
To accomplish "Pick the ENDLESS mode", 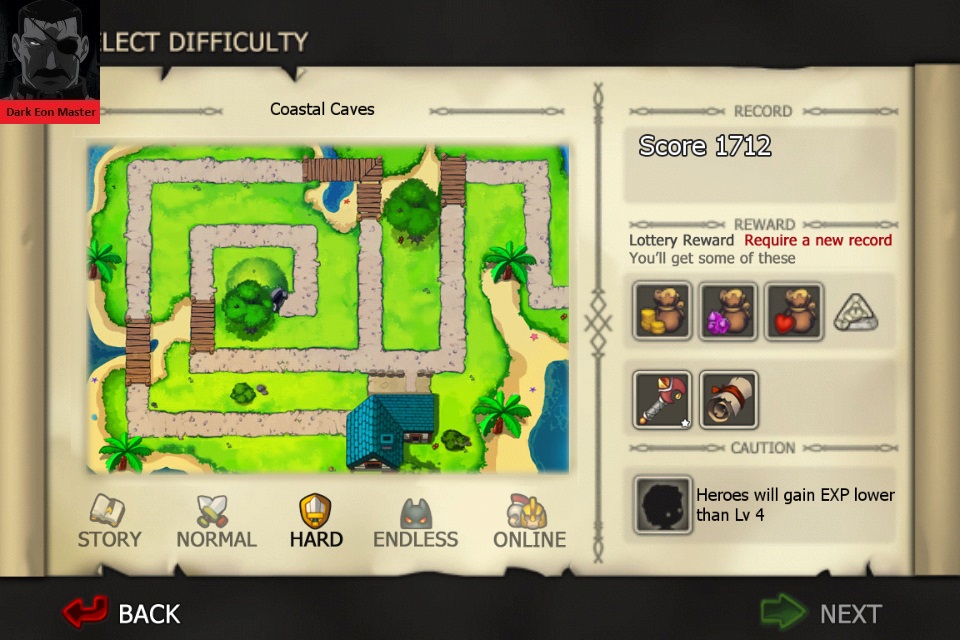I will click(415, 522).
